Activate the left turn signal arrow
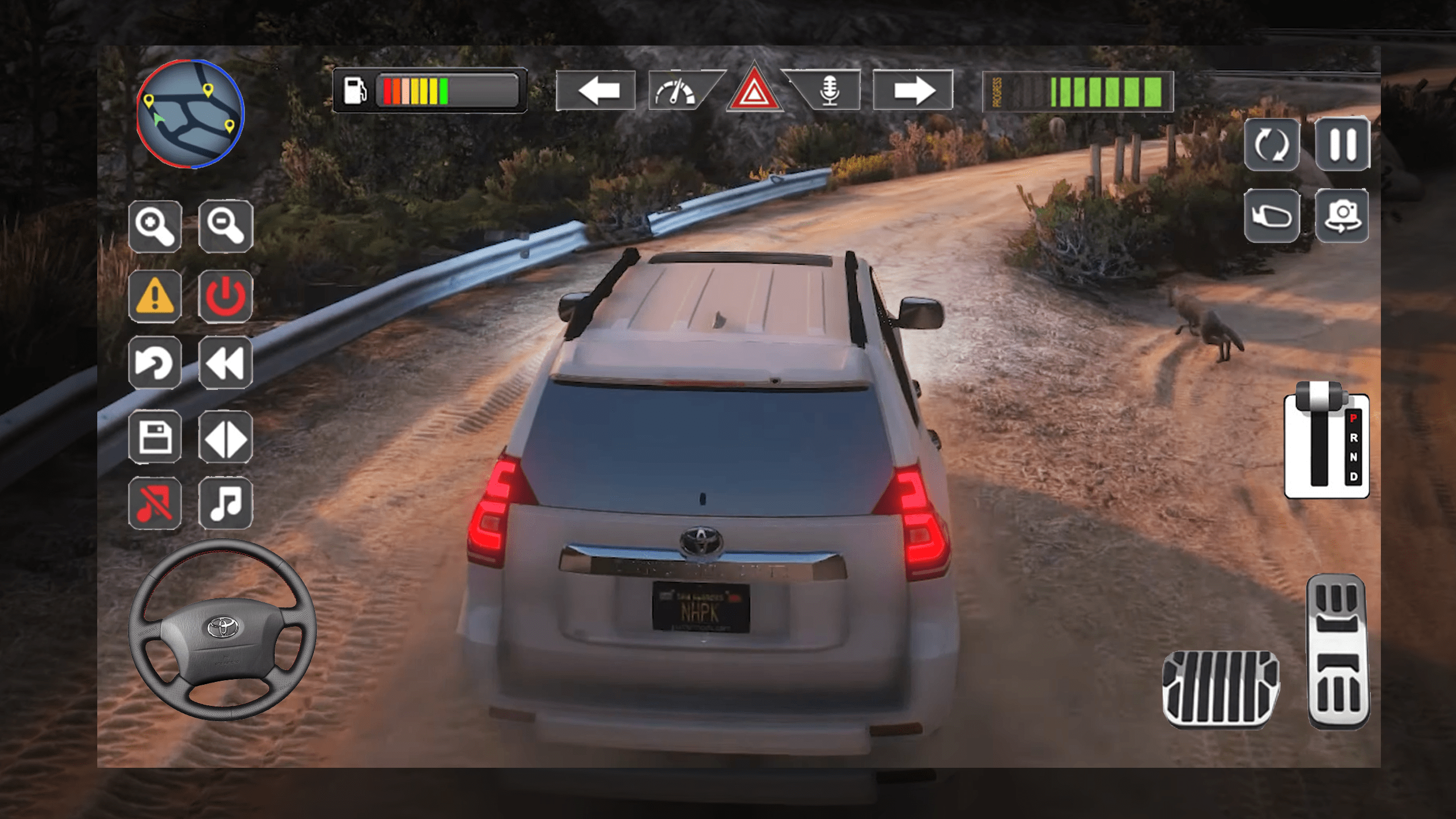This screenshot has width=1456, height=819. pos(596,90)
